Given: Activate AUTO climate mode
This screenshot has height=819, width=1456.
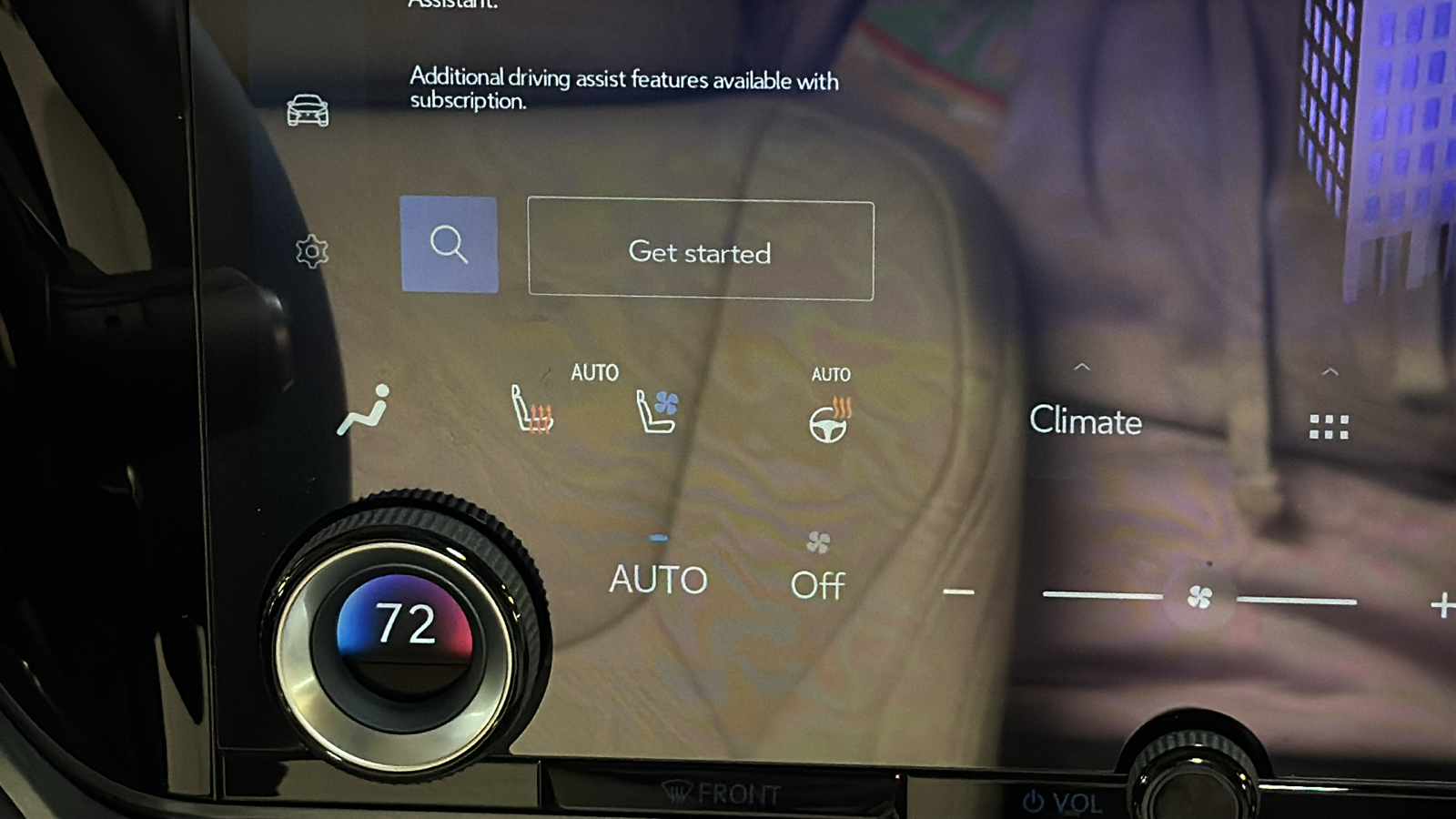Looking at the screenshot, I should (658, 579).
